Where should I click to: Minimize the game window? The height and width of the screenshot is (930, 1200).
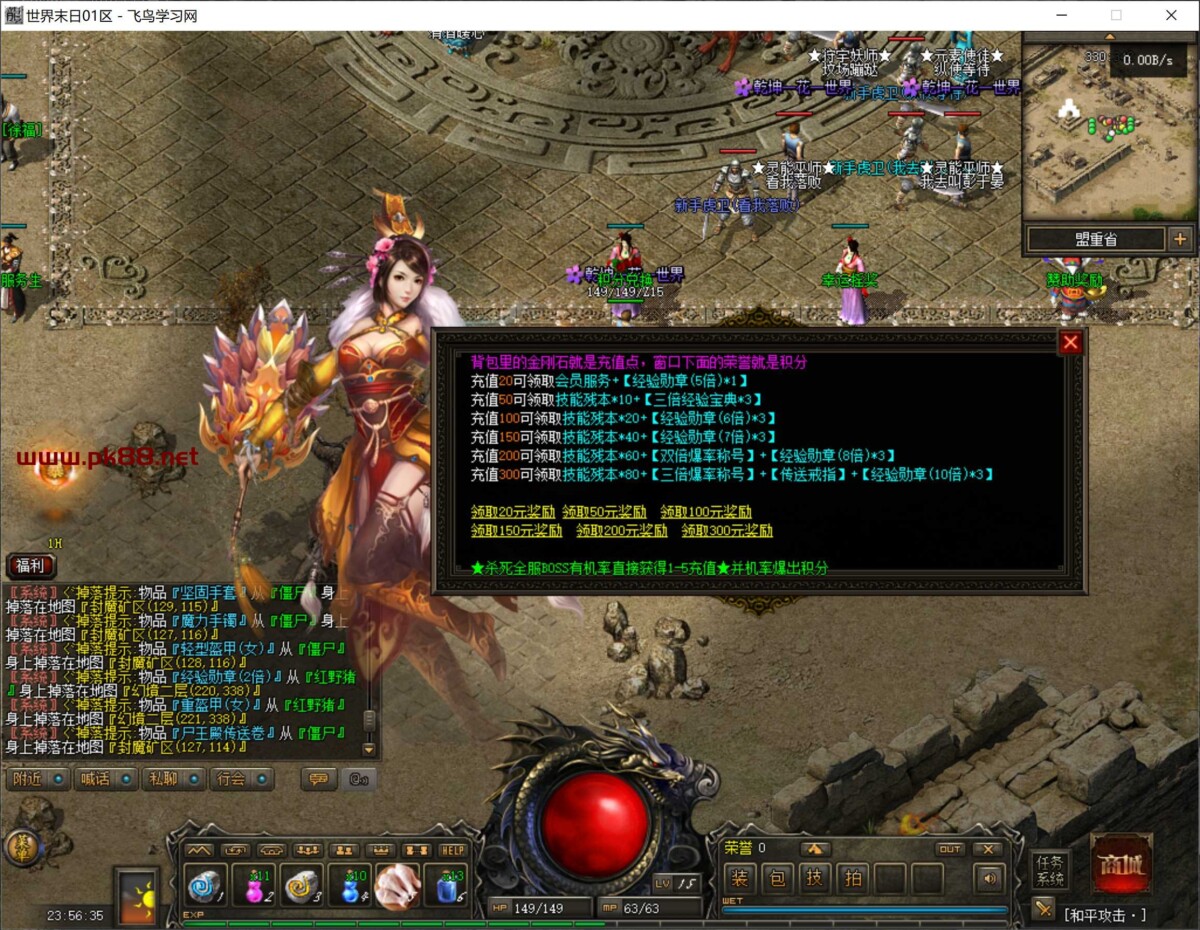[1063, 15]
